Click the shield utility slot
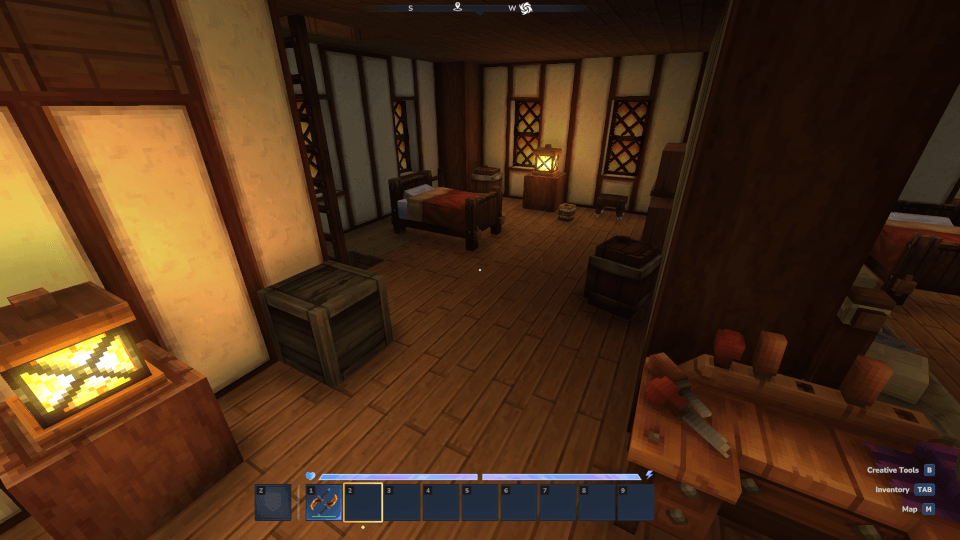 coord(273,502)
